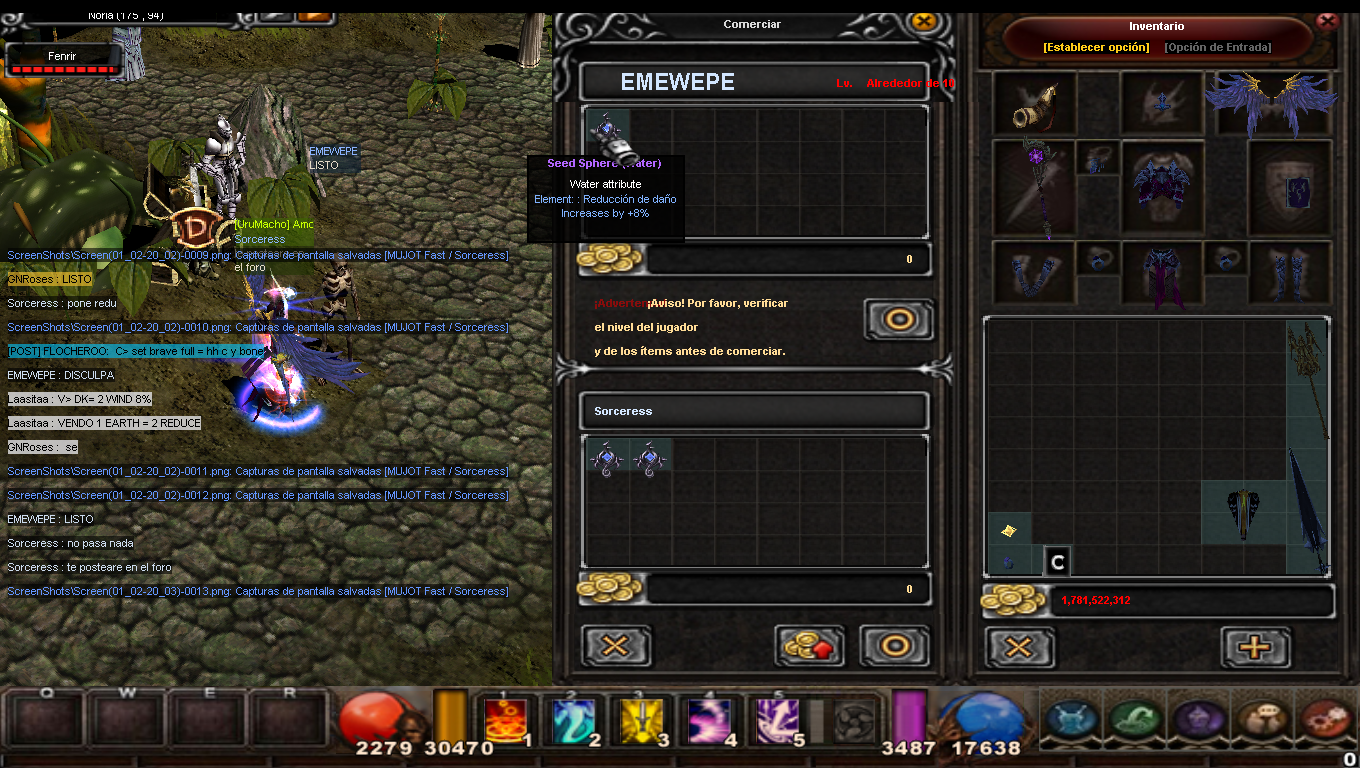Close the Comerciar trade window
The height and width of the screenshot is (768, 1360).
[x=924, y=23]
